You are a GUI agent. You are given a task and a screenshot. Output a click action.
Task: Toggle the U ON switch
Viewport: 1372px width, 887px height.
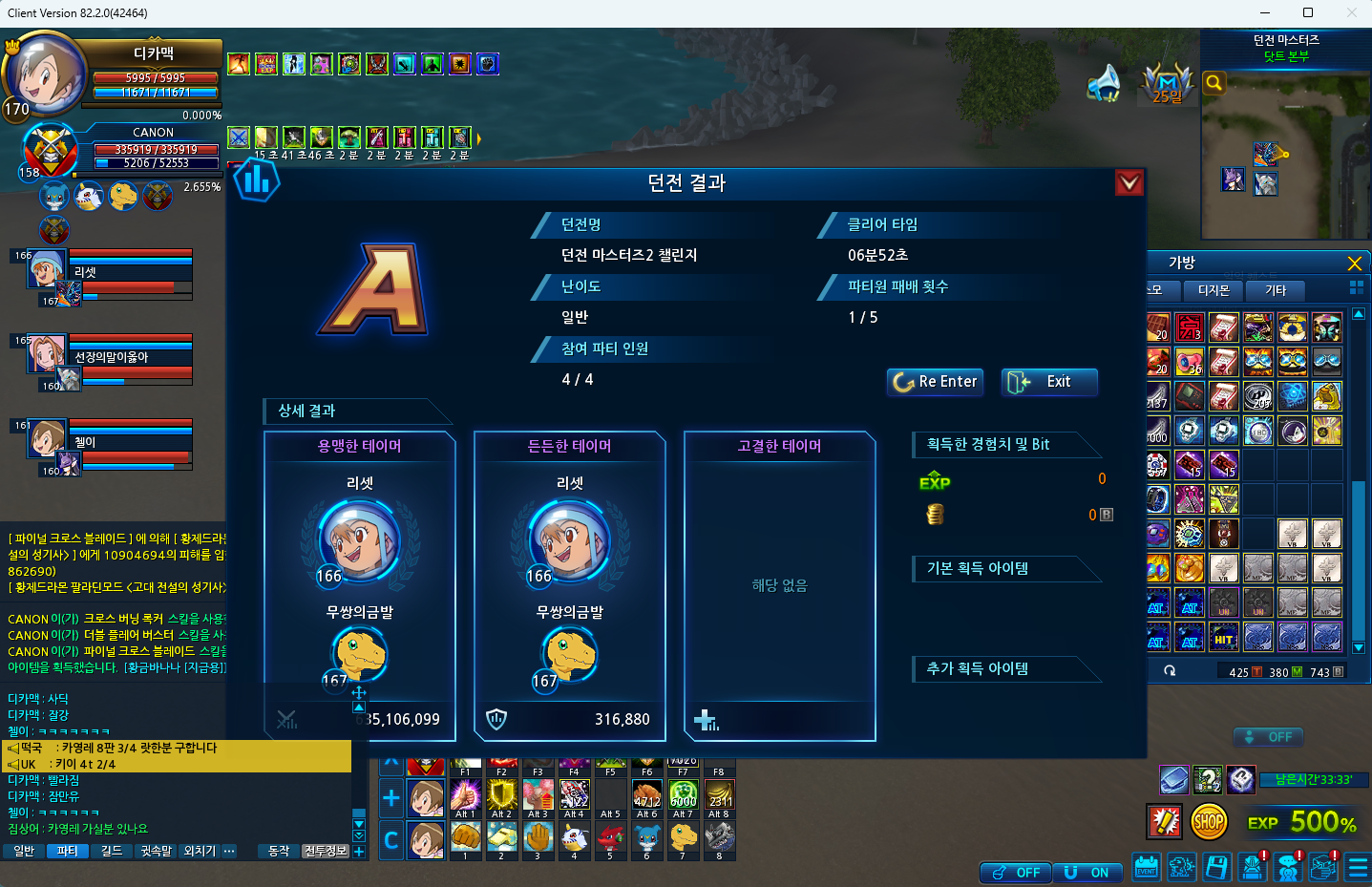pyautogui.click(x=1087, y=872)
